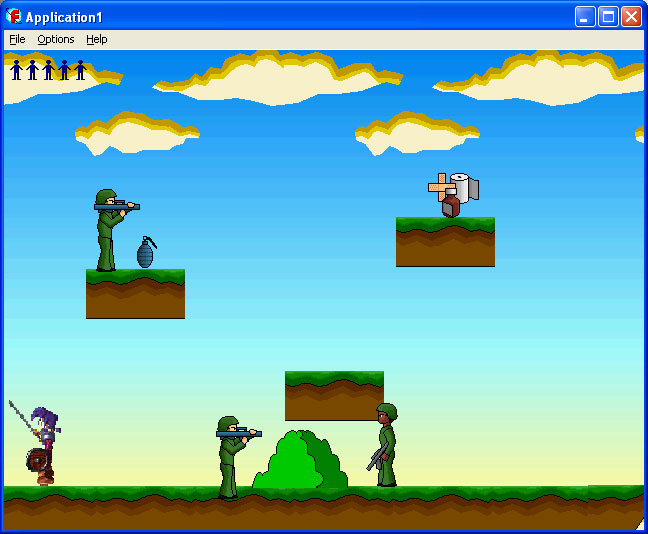
Task: Open the Help menu
Action: pos(97,39)
